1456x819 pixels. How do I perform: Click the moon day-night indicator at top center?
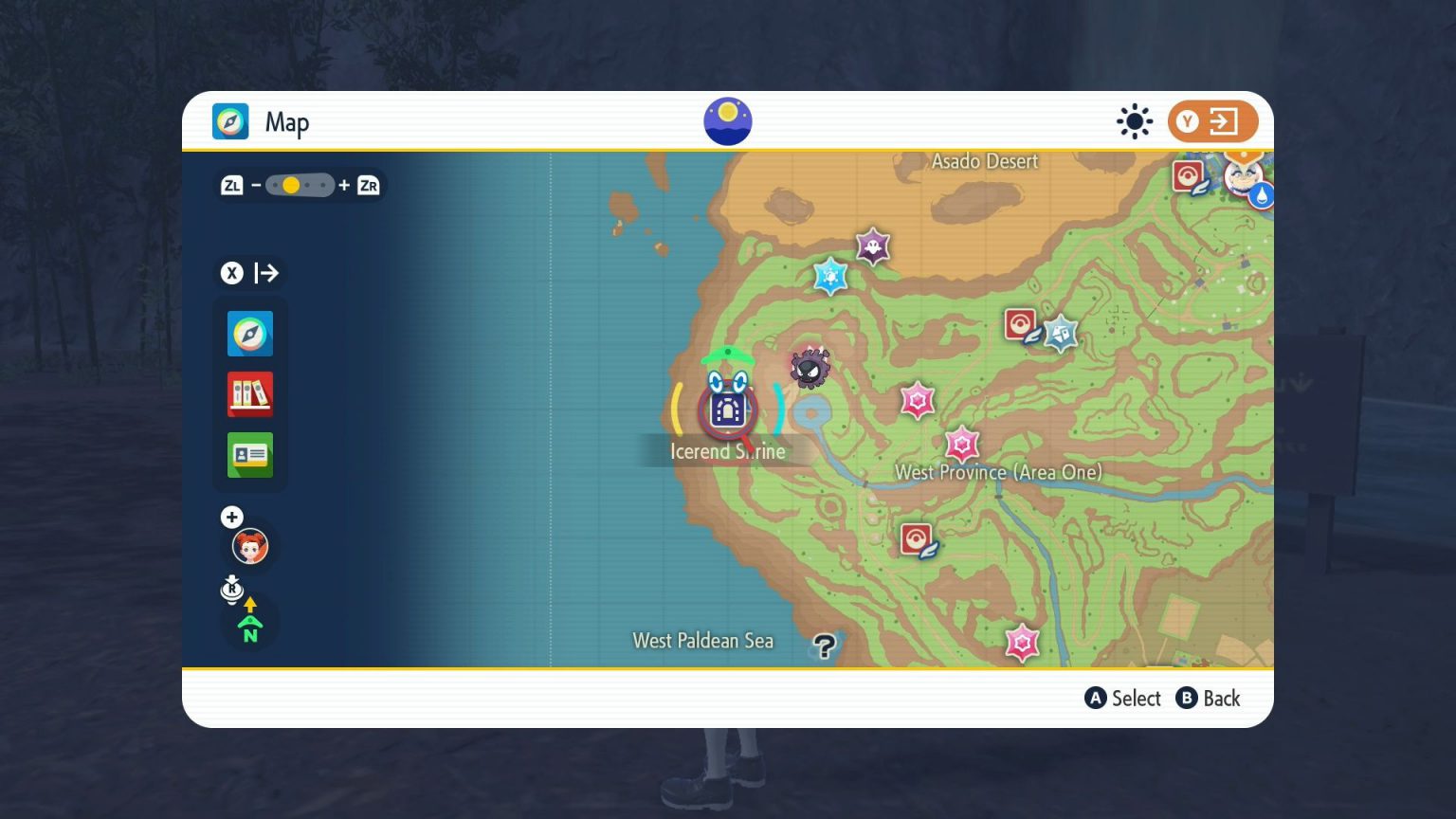tap(728, 120)
